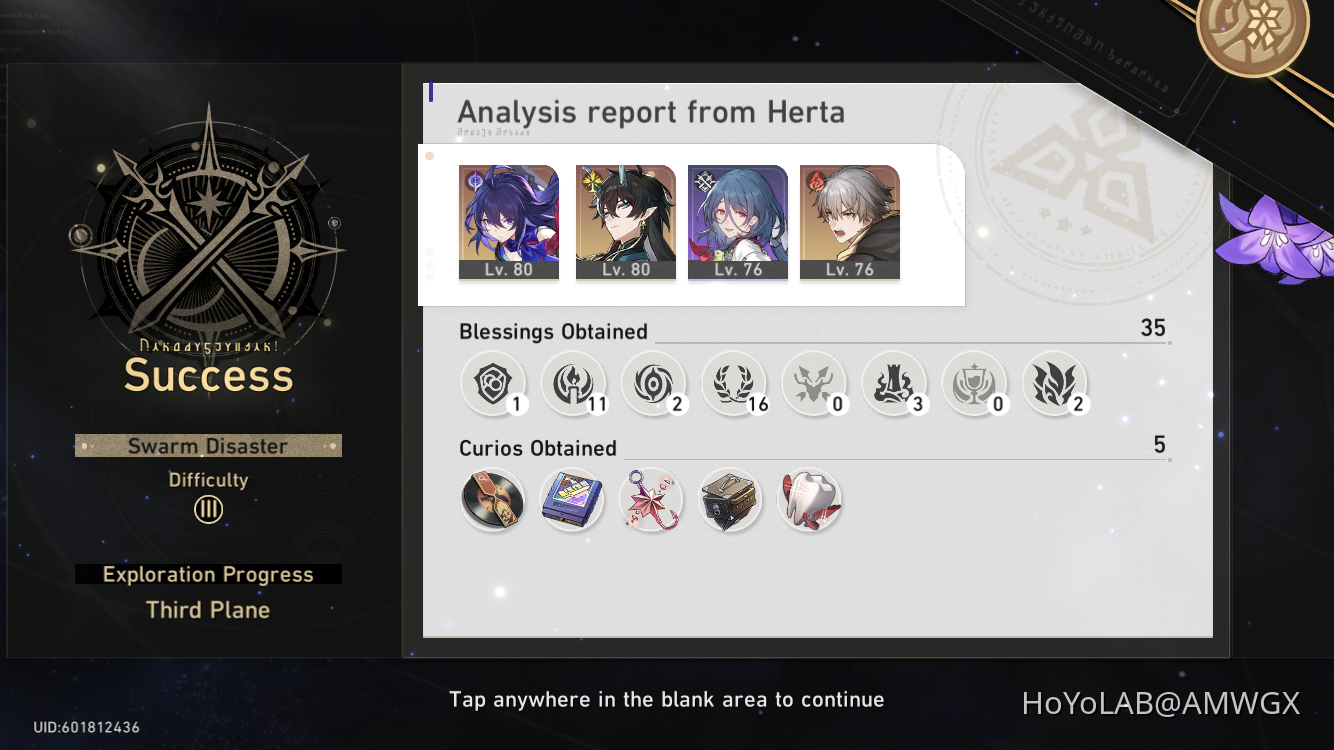Image resolution: width=1334 pixels, height=750 pixels.
Task: Select Gallagher's Lv. 76 character portrait
Action: tap(849, 218)
